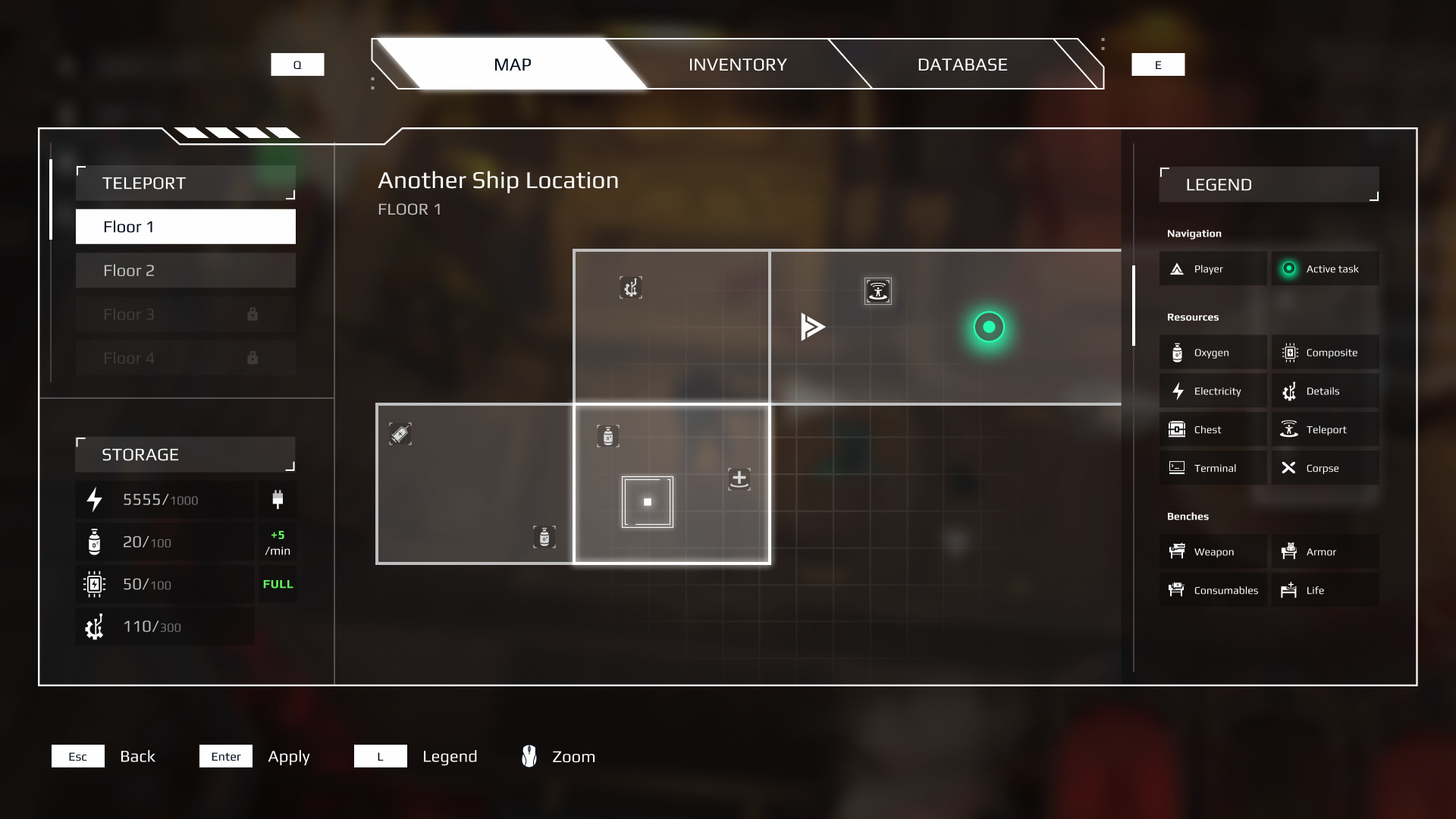Click the Life bench marker on the map

coord(739,479)
